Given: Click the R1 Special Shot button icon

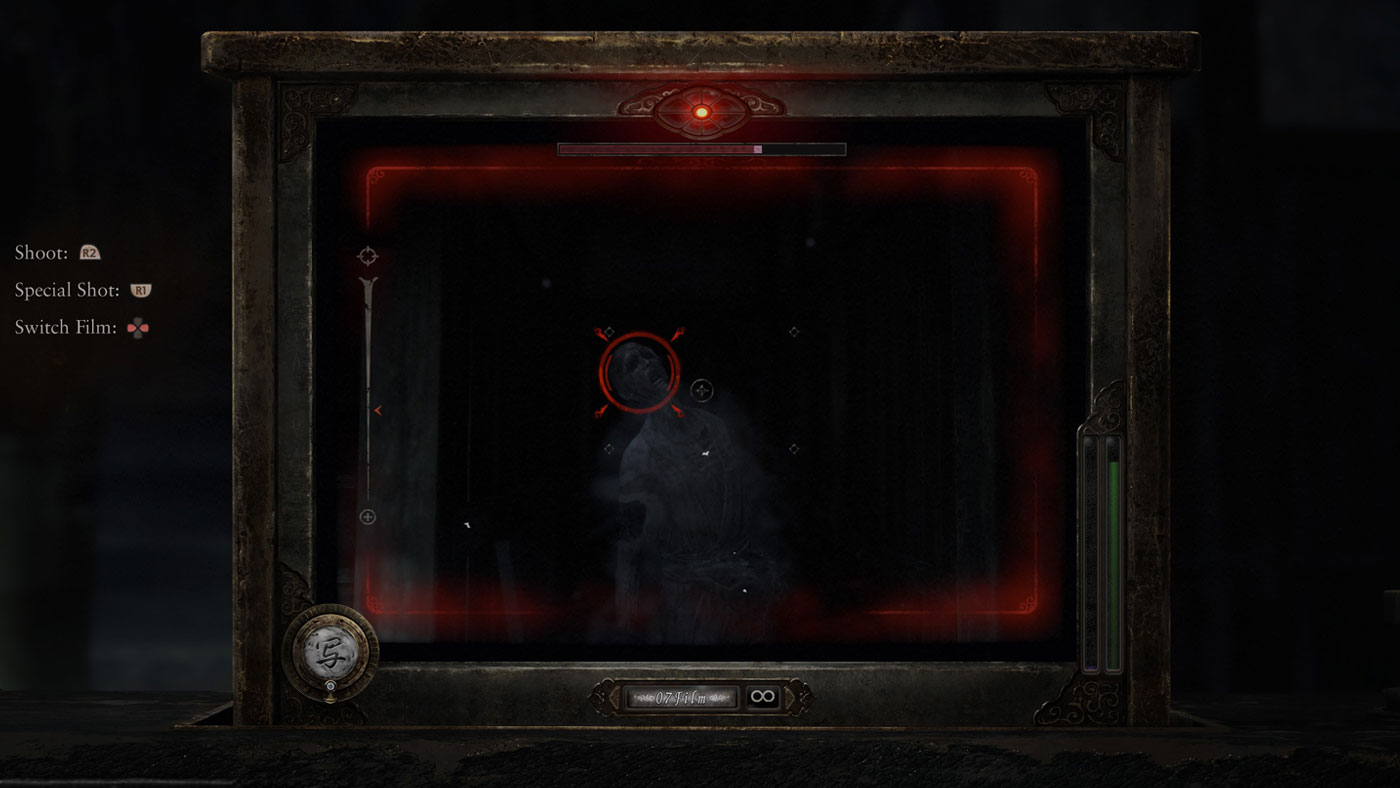Looking at the screenshot, I should click(x=141, y=289).
